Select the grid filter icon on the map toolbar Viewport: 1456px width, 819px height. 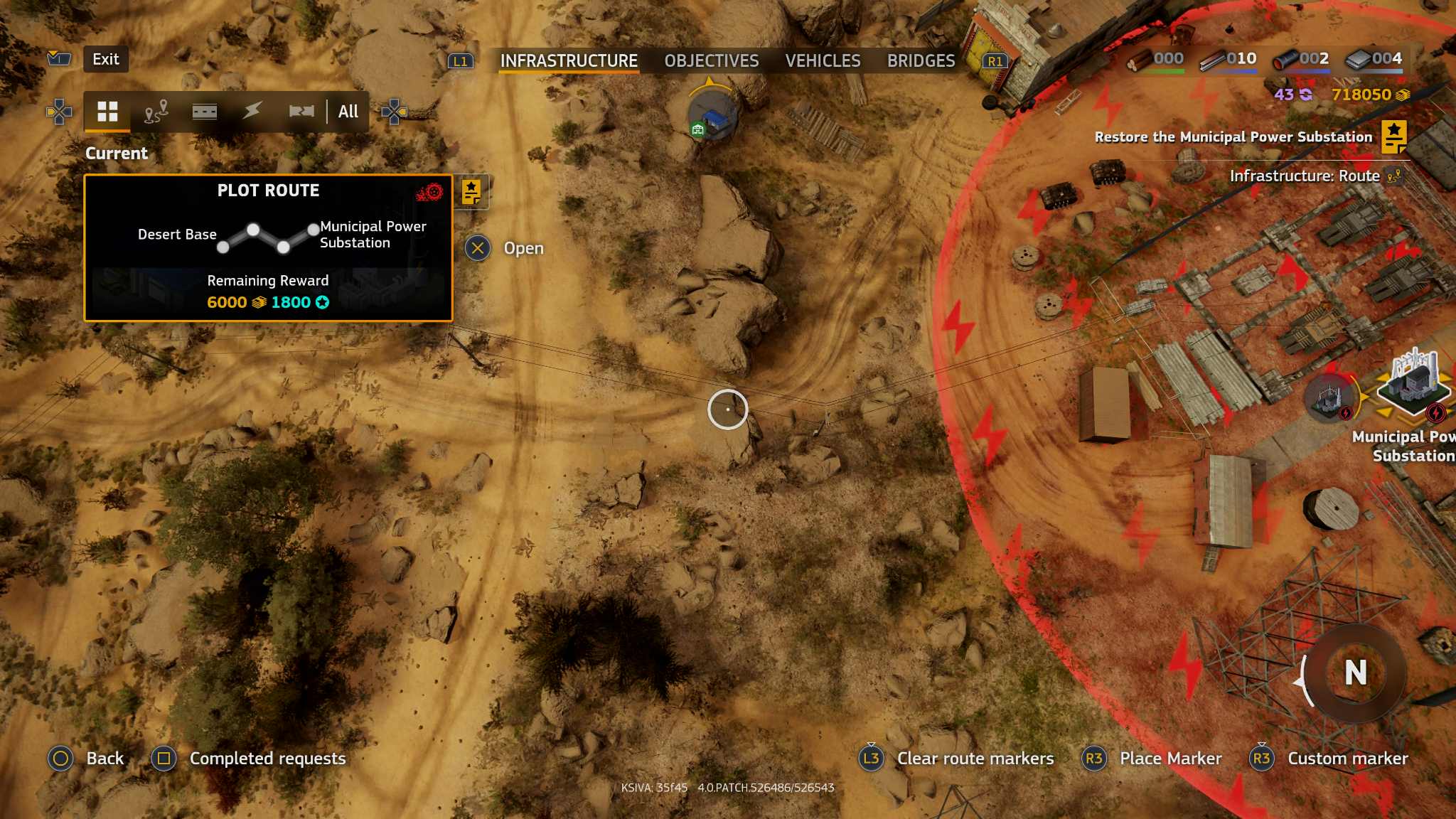107,112
